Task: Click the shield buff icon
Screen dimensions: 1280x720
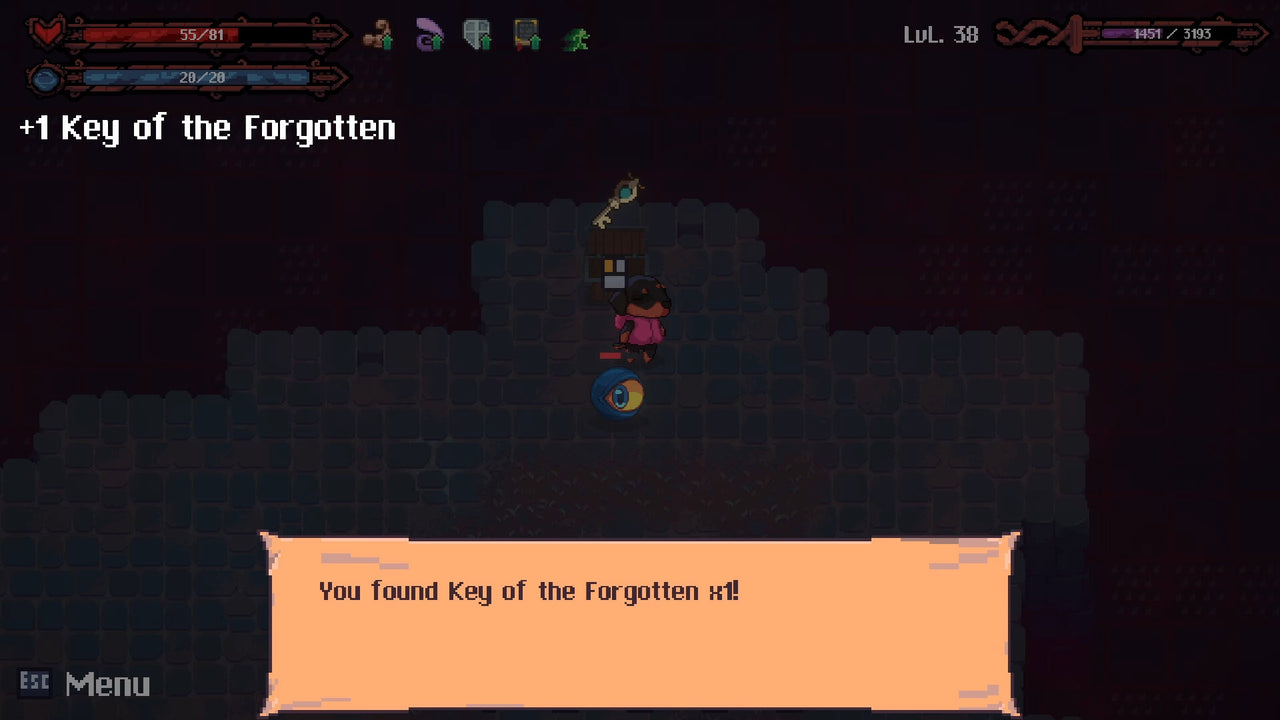Action: pyautogui.click(x=477, y=35)
